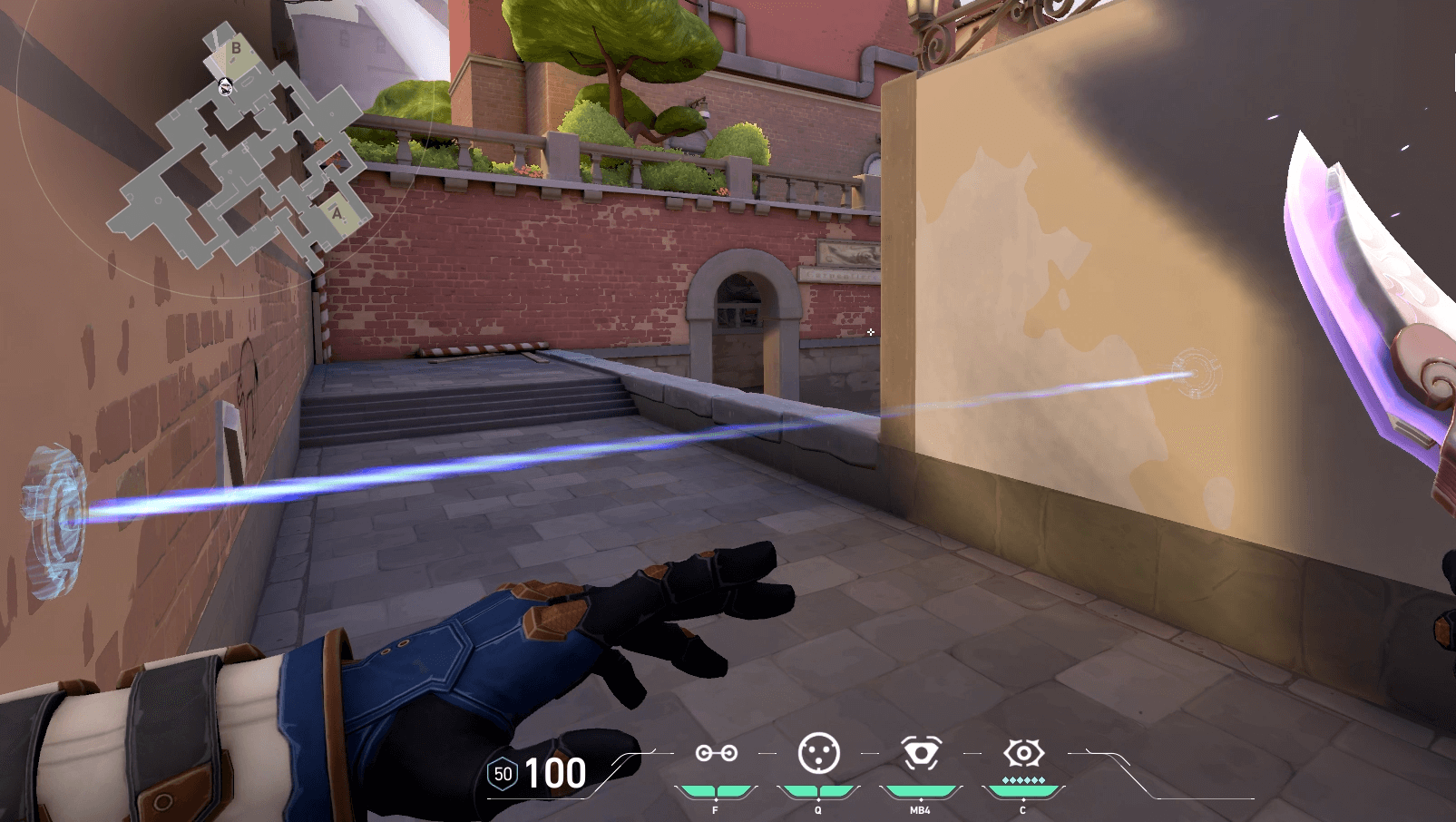Trigger the Neural Theft ultimate icon
This screenshot has width=1456, height=822.
[1023, 753]
